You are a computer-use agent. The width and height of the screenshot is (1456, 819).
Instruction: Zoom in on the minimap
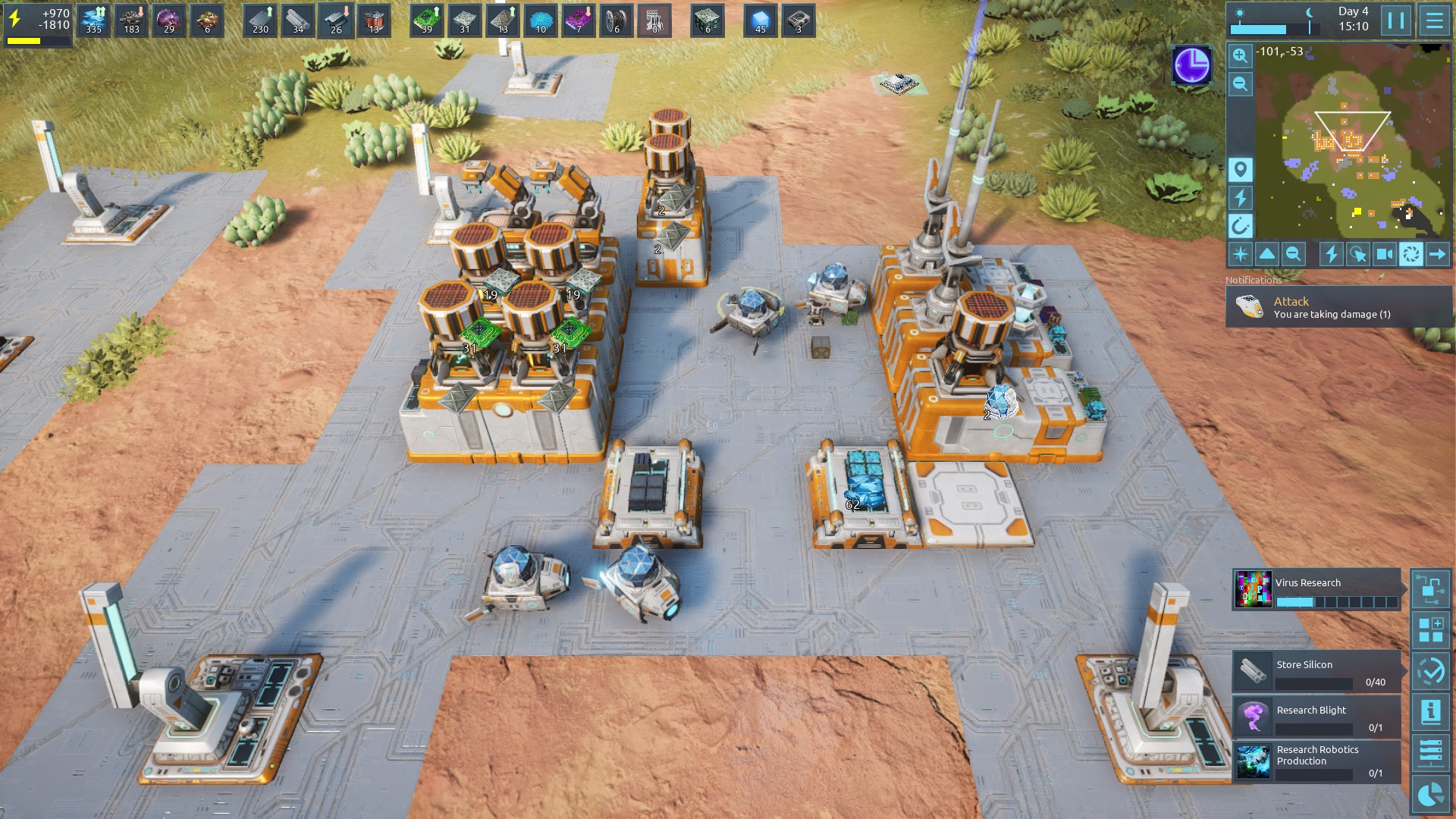(1240, 55)
